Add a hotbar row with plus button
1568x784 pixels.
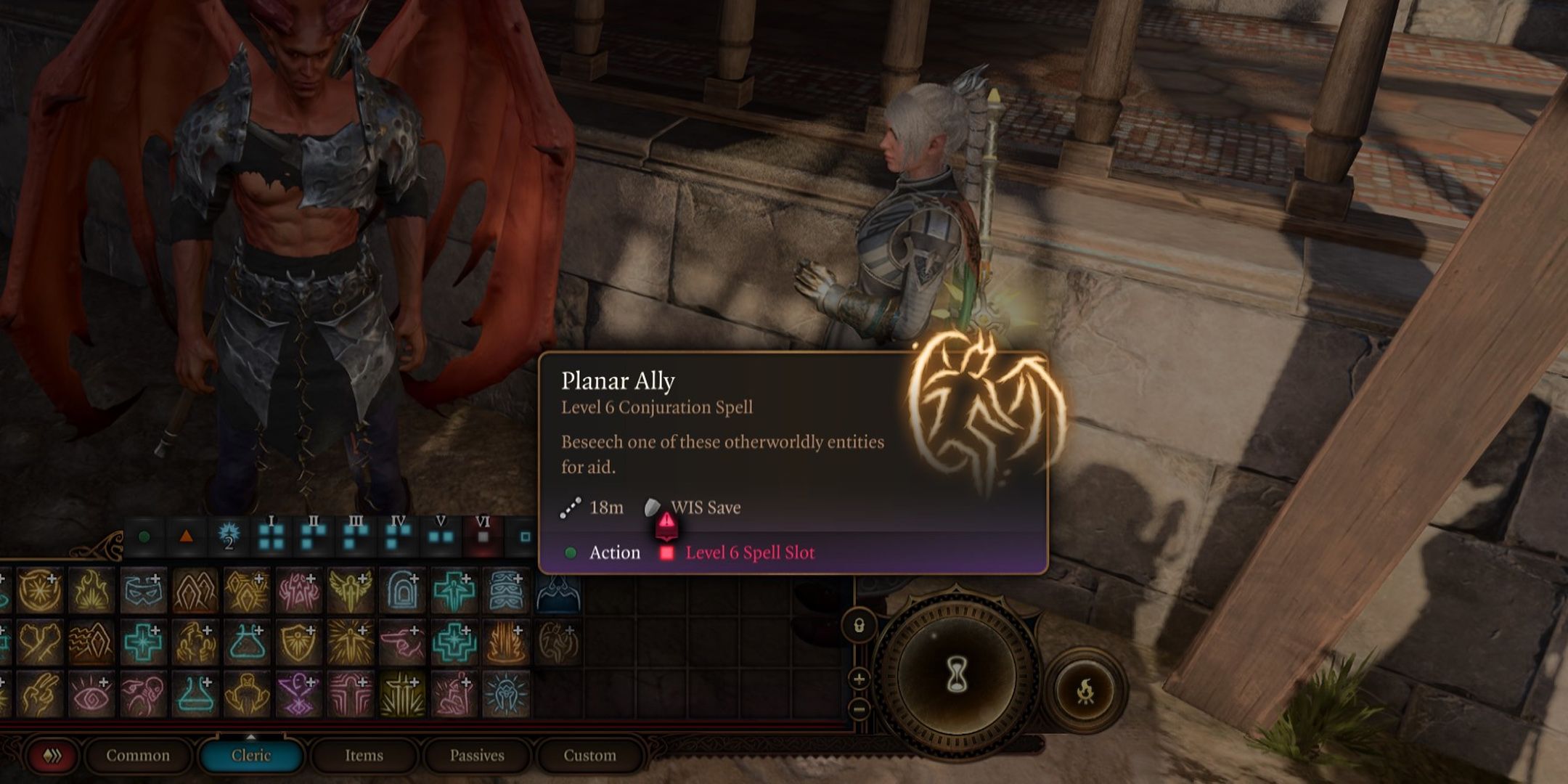859,679
